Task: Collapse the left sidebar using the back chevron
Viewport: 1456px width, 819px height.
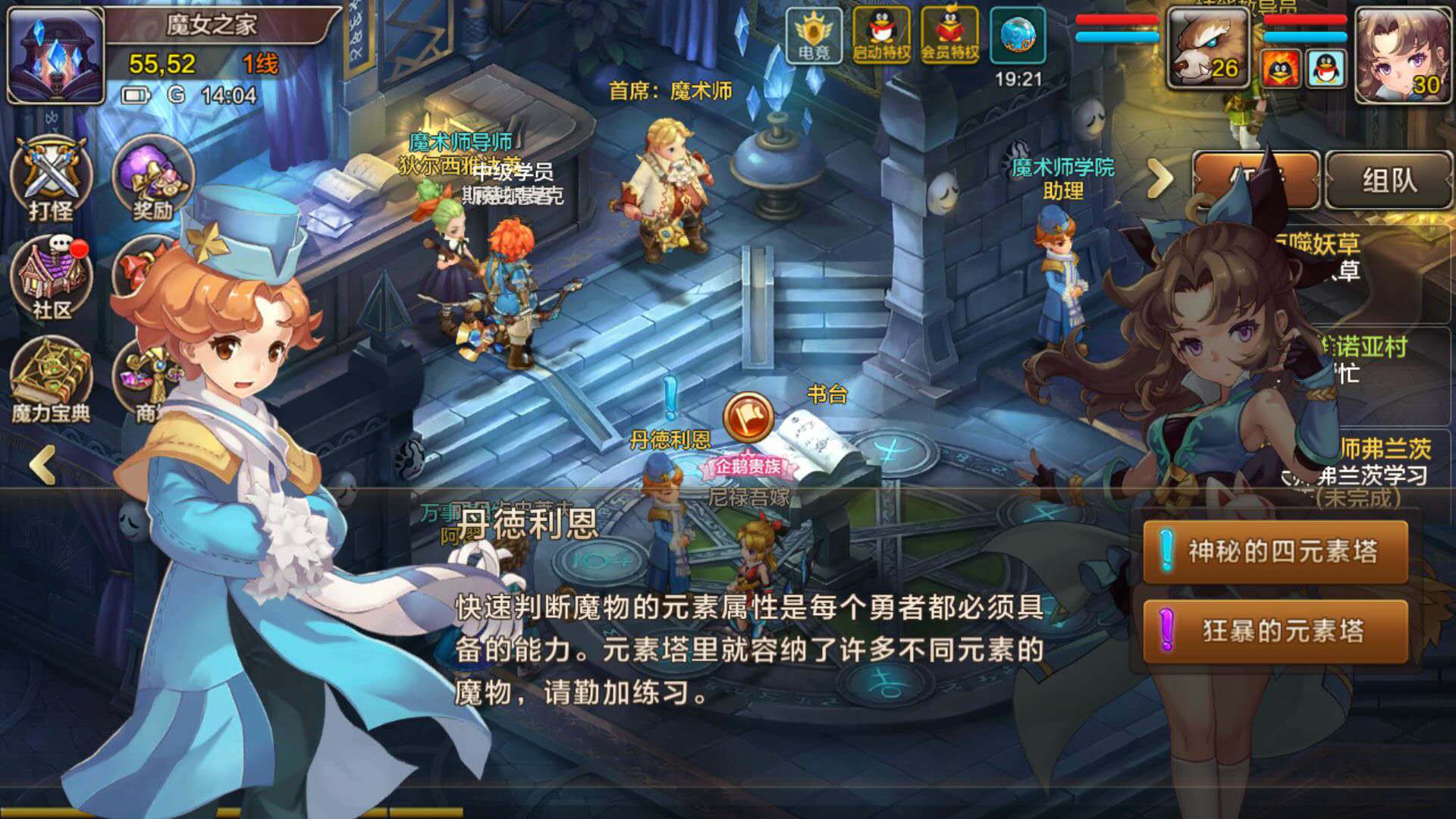Action: [x=45, y=465]
